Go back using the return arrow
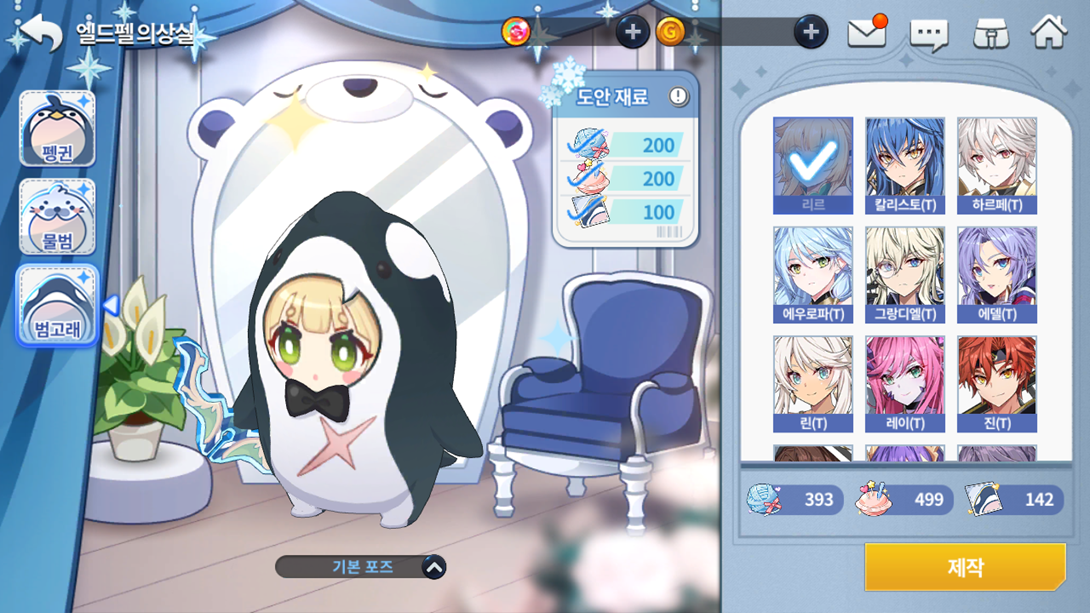This screenshot has height=613, width=1090. click(x=41, y=33)
